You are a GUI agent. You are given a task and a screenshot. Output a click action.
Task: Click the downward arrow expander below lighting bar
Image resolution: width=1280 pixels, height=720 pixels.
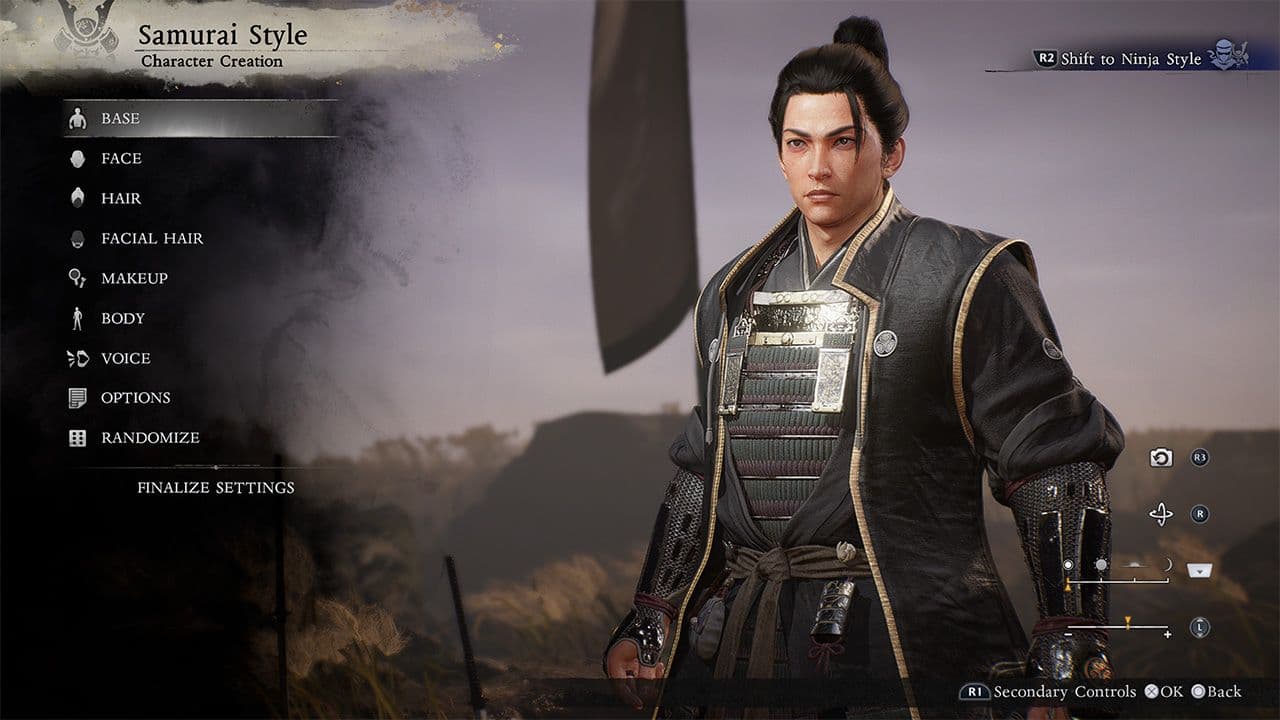1199,569
